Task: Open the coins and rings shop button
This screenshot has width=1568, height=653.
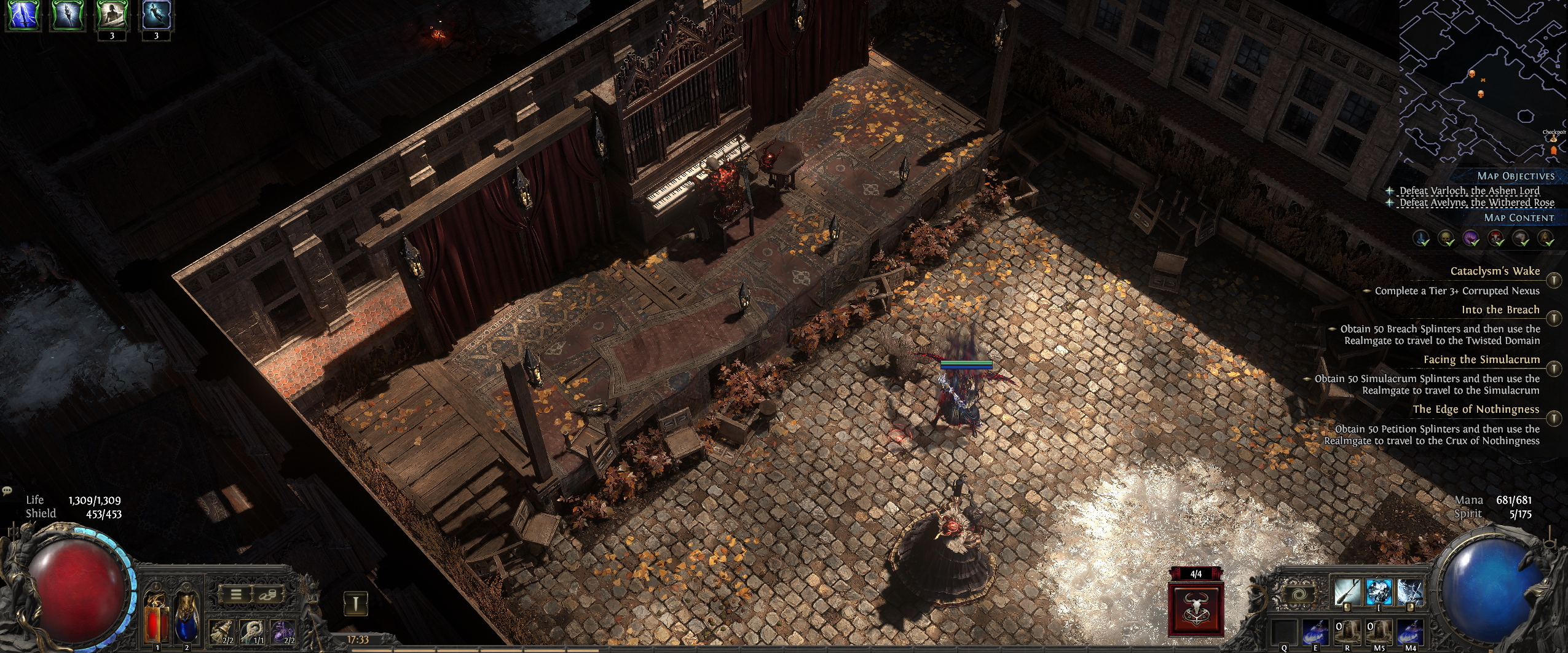Action: tap(267, 594)
